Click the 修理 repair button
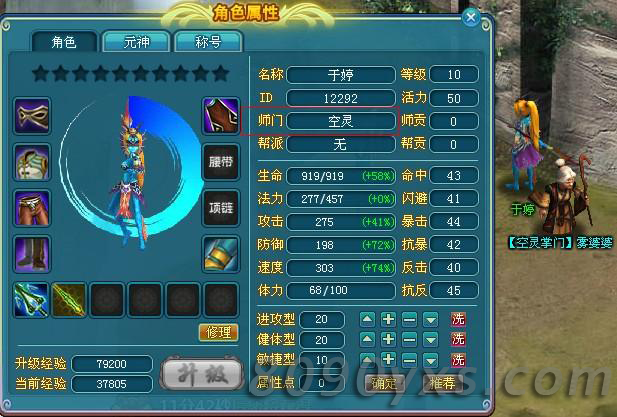This screenshot has width=617, height=417. (218, 332)
